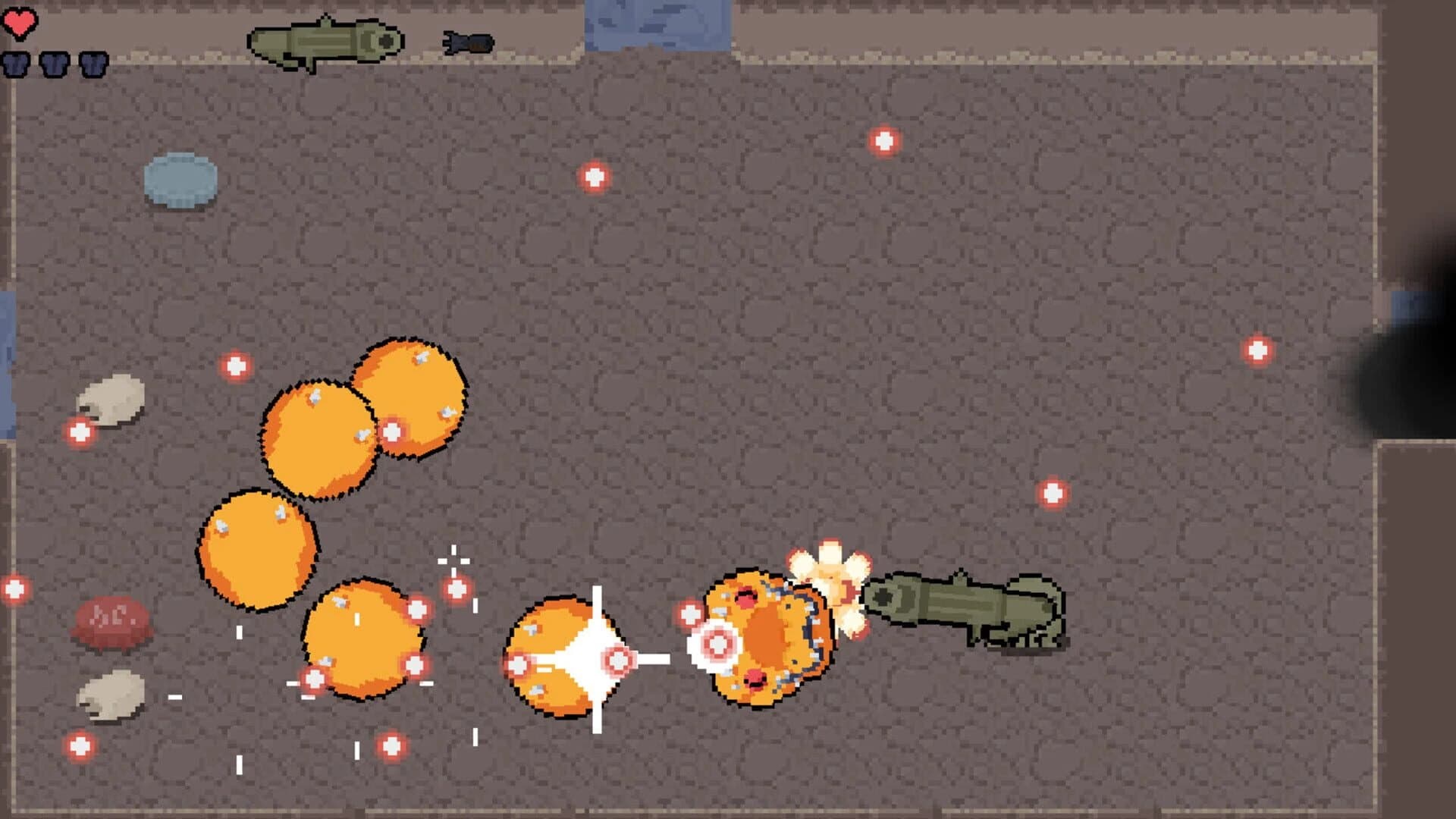Select the middle grenade icon in the HUD
This screenshot has height=819, width=1456.
point(53,64)
